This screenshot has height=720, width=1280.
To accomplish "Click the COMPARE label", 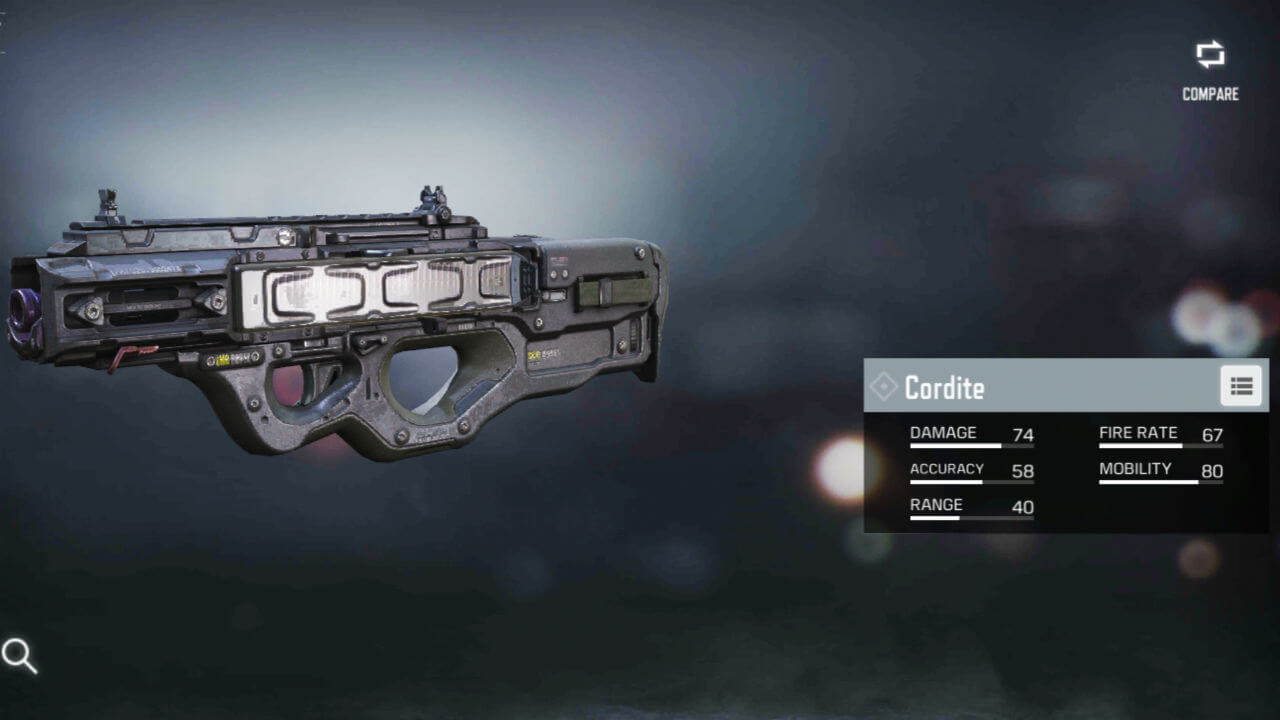I will tap(1211, 95).
